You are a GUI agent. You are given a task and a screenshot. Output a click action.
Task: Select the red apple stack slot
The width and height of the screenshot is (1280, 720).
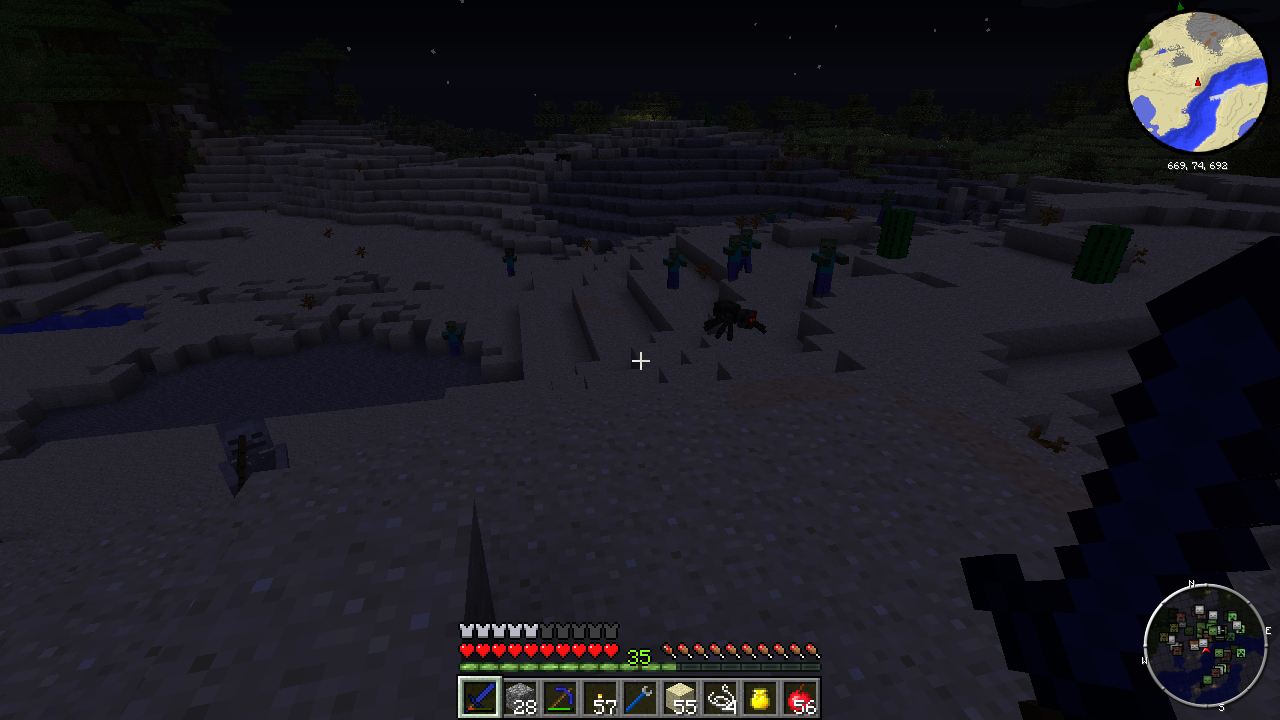[x=800, y=697]
